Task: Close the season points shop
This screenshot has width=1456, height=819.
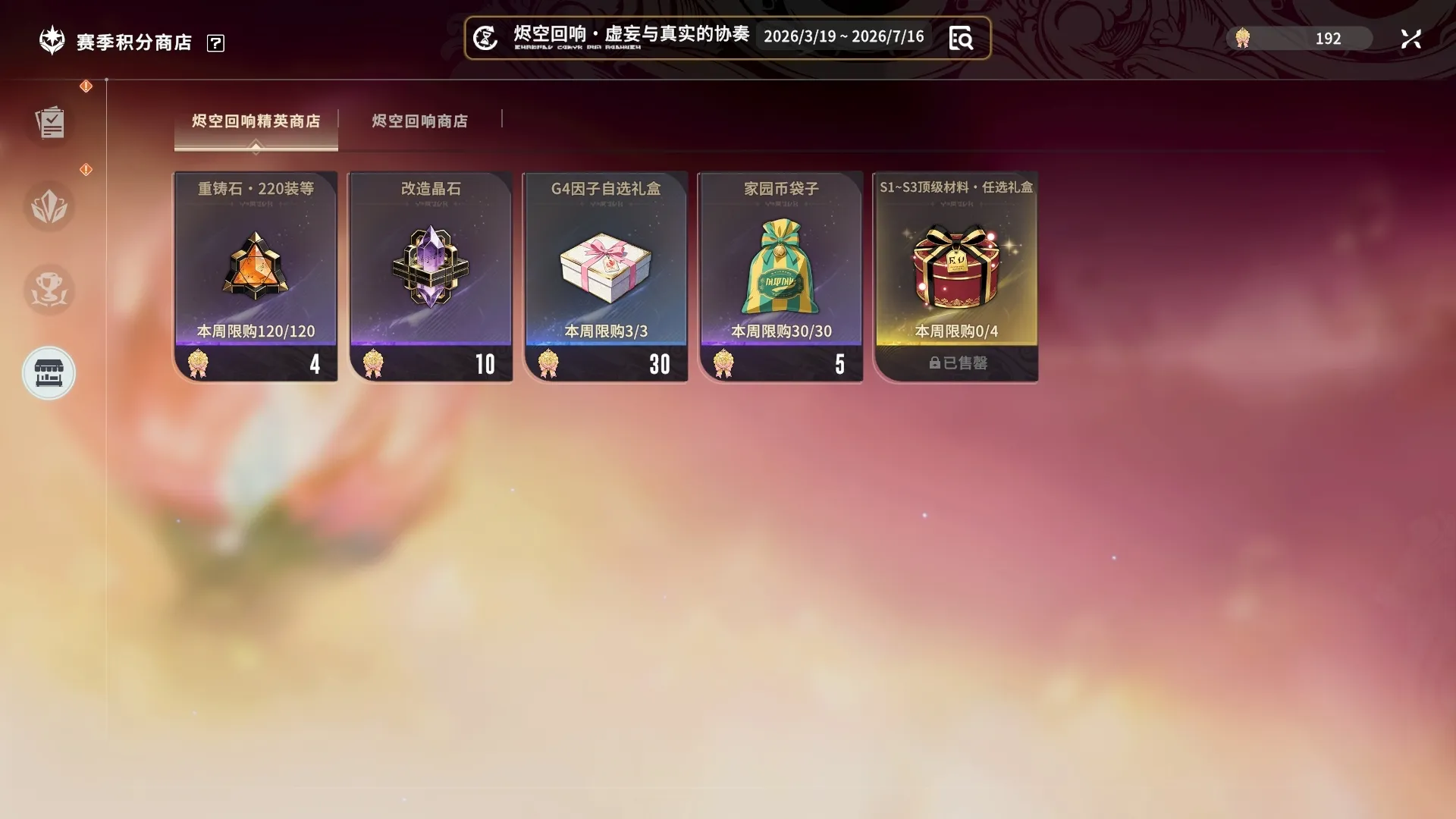Action: (x=1410, y=39)
